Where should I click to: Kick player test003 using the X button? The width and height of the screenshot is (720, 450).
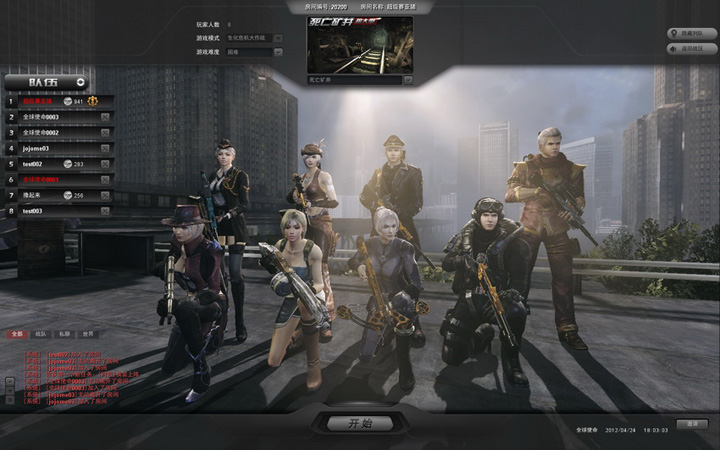(x=104, y=211)
